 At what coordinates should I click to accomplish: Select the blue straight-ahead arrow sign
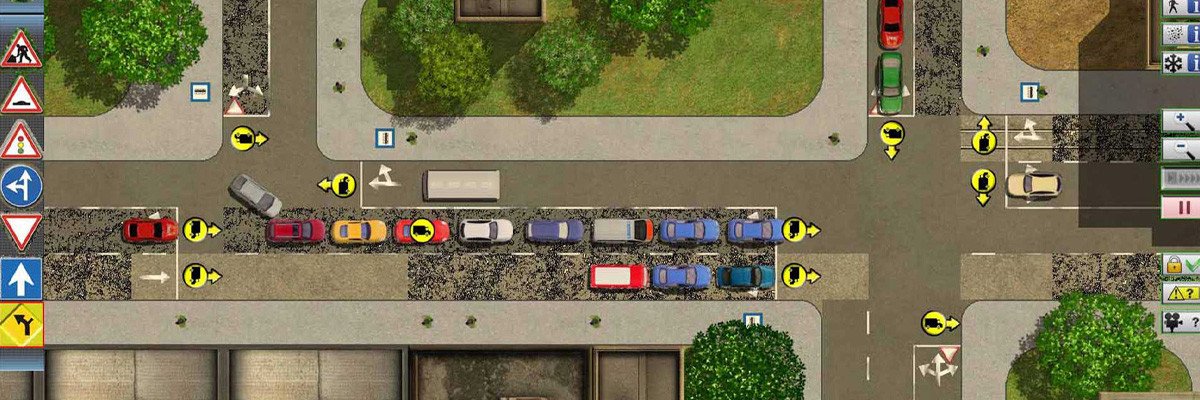pos(21,278)
